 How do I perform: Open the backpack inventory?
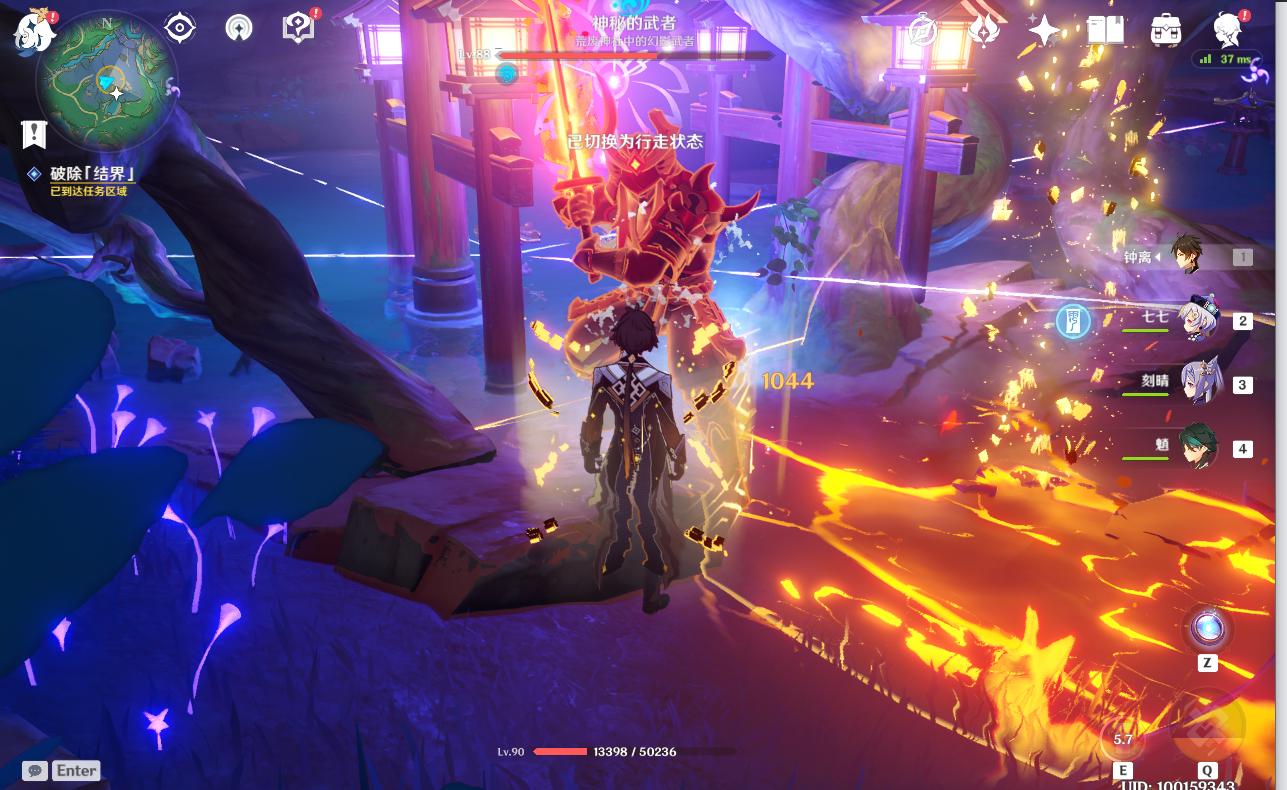1165,31
